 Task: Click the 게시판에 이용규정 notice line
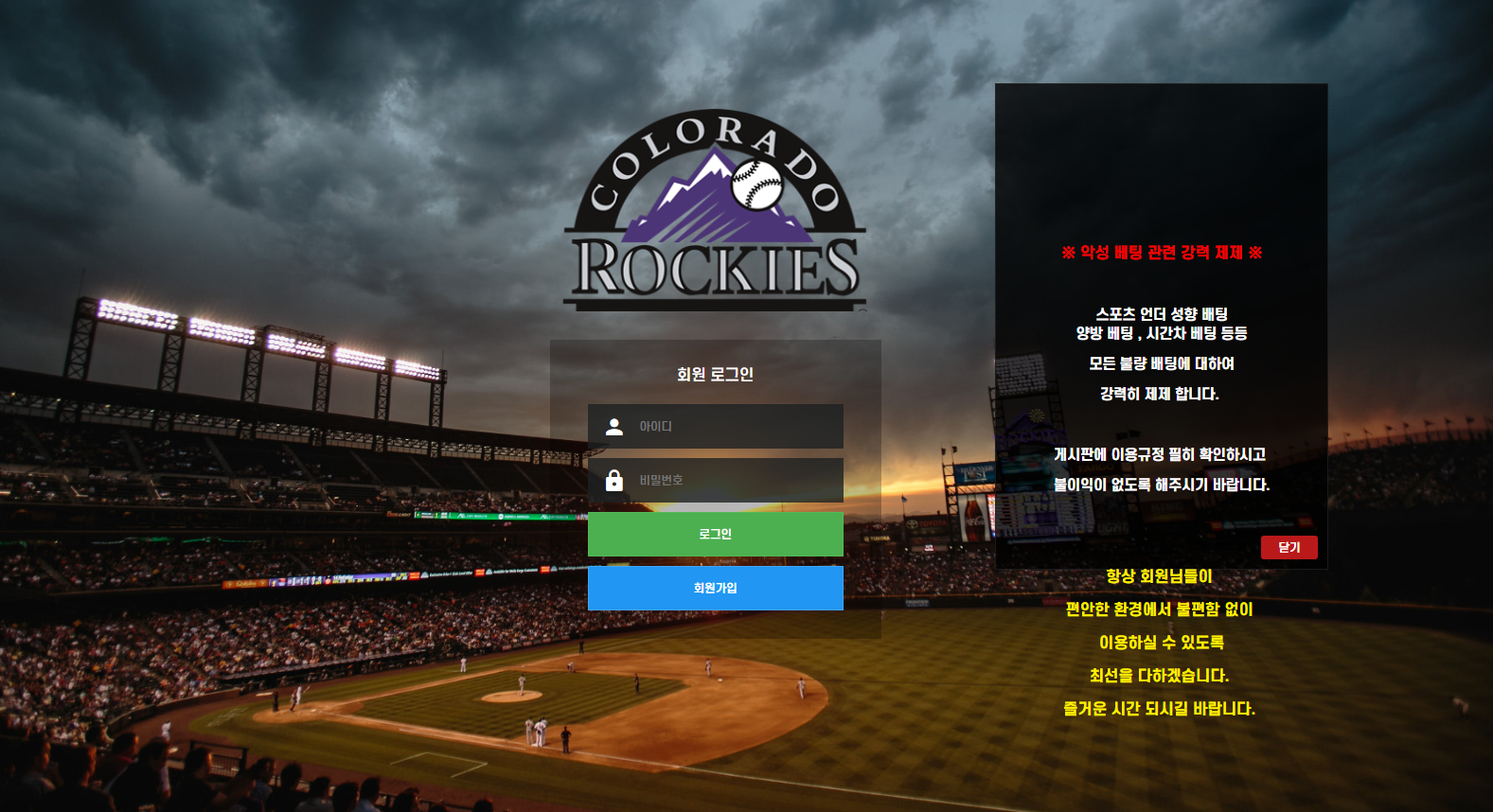tap(1163, 454)
